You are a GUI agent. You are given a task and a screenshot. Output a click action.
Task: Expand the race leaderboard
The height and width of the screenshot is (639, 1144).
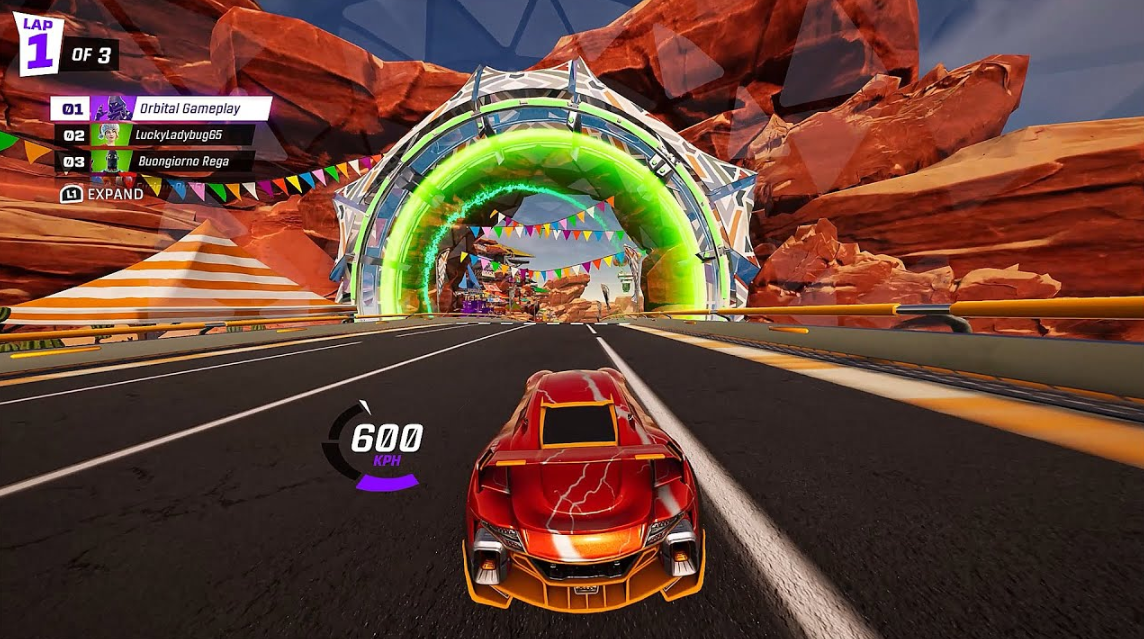tap(103, 194)
